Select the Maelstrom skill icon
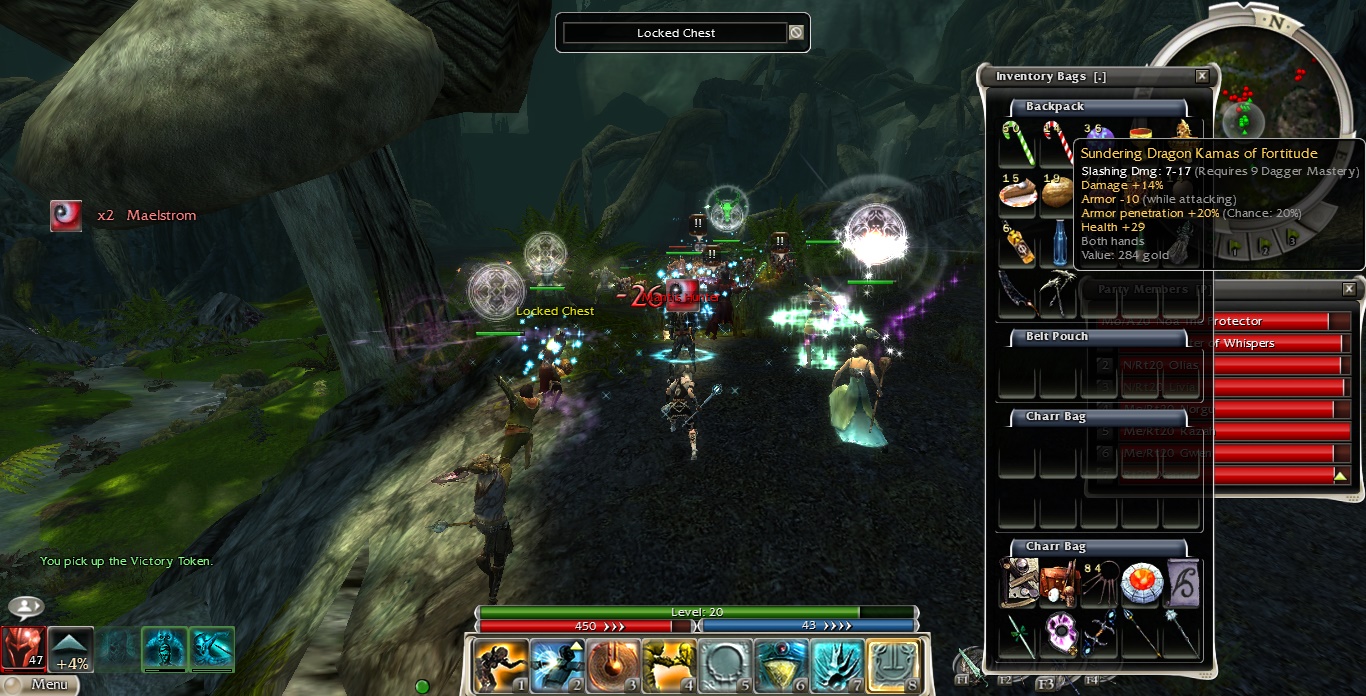The image size is (1366, 696). pos(66,215)
